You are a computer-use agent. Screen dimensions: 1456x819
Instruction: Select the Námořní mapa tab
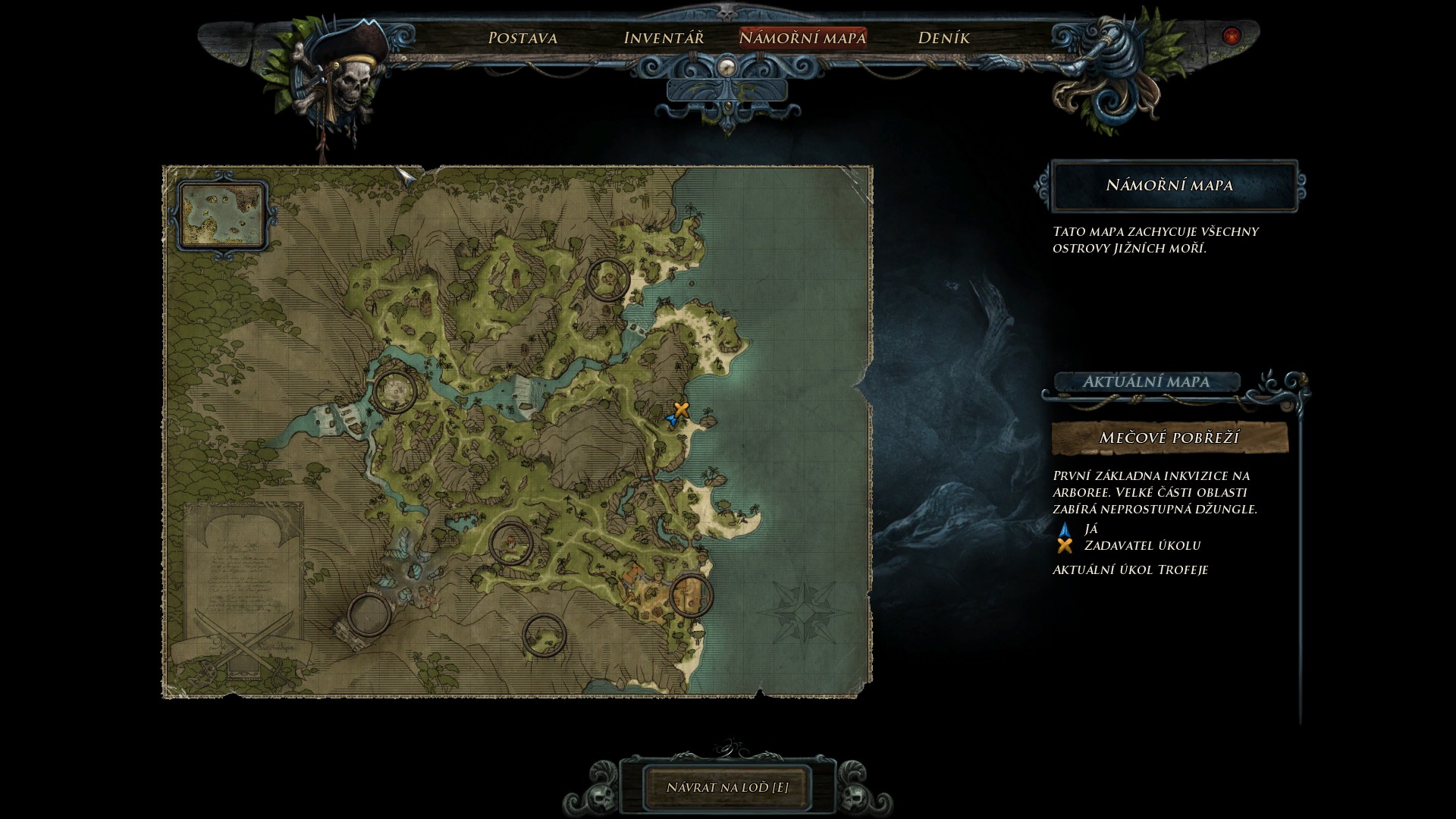coord(802,38)
